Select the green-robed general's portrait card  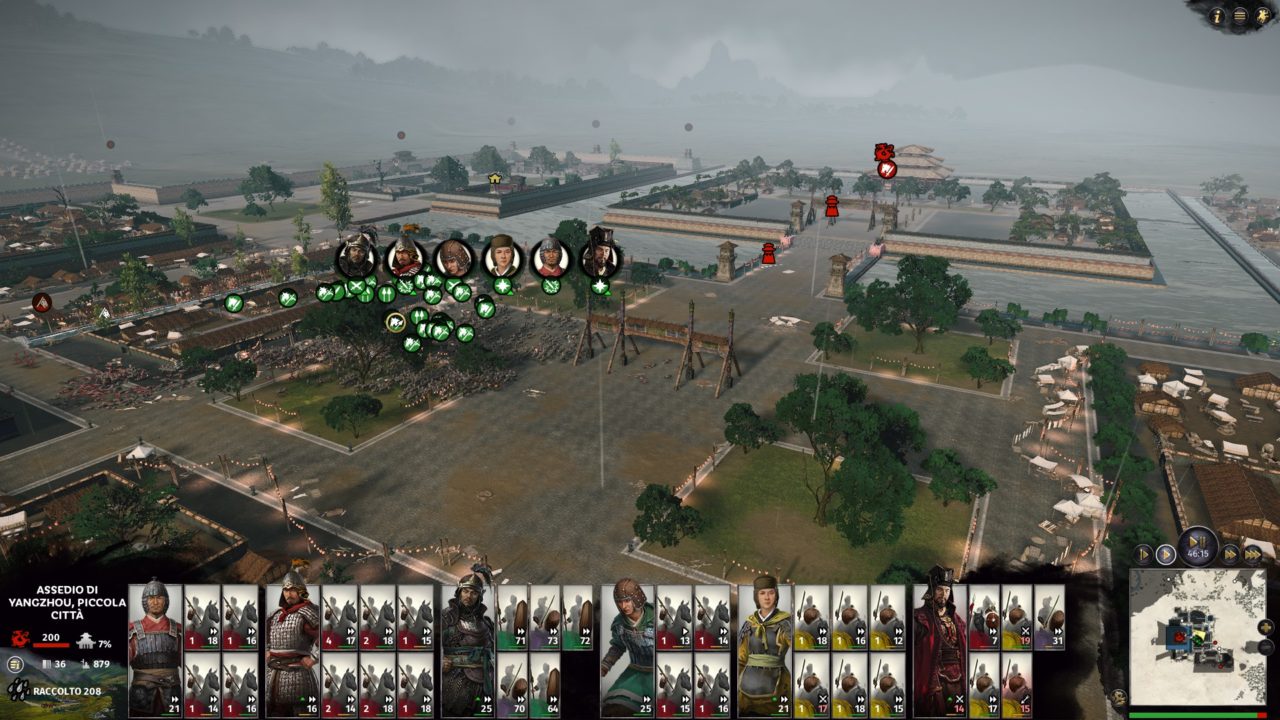point(628,650)
